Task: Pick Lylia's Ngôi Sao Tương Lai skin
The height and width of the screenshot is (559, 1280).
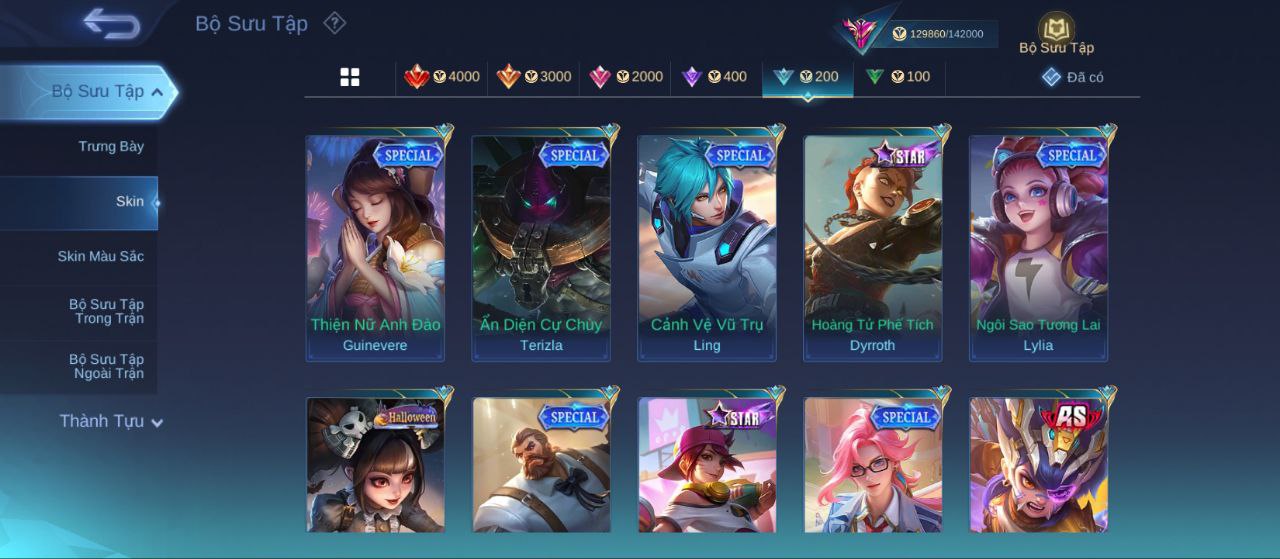Action: pyautogui.click(x=1039, y=248)
